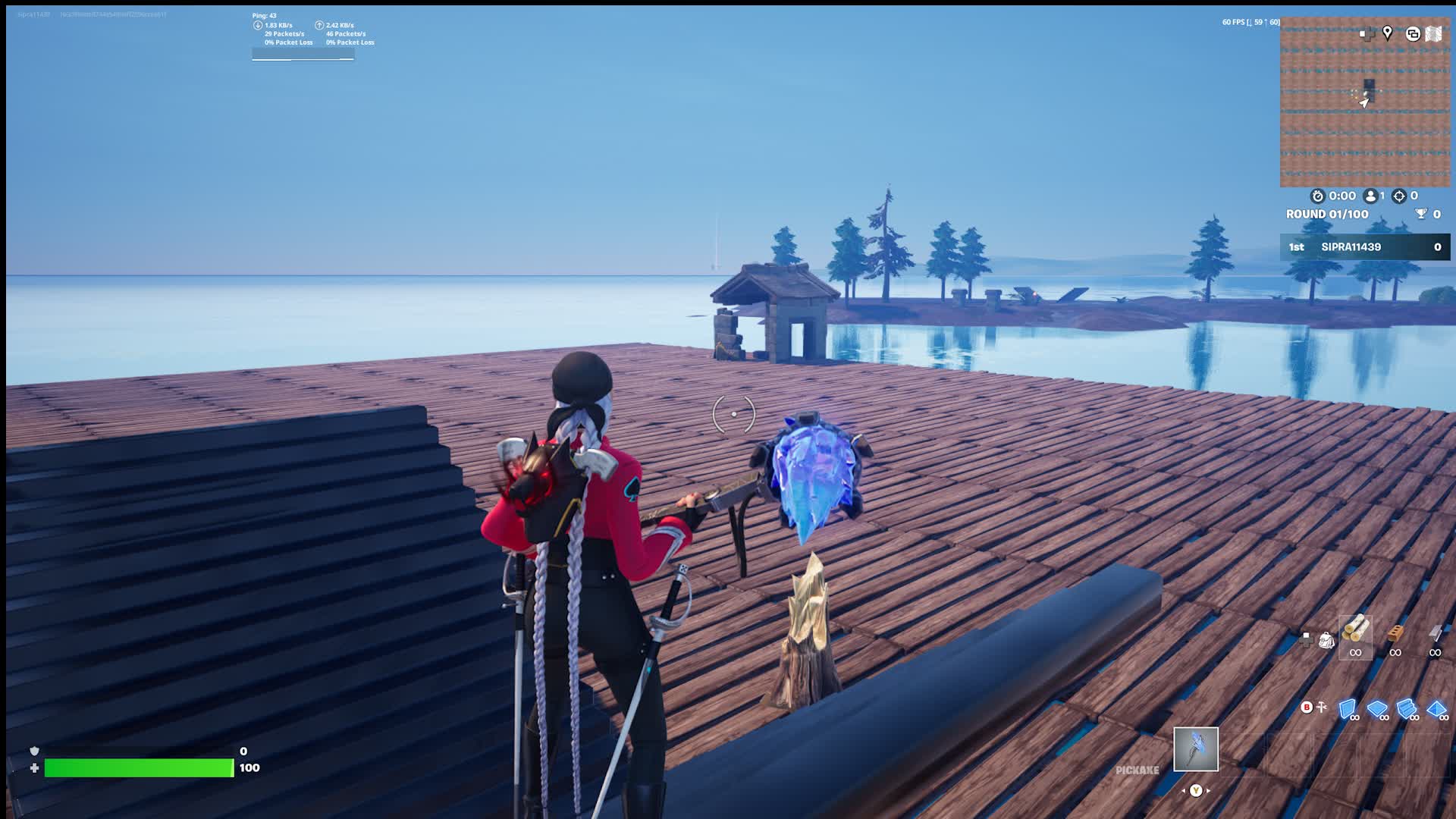Select the floor build piece

(x=1377, y=709)
